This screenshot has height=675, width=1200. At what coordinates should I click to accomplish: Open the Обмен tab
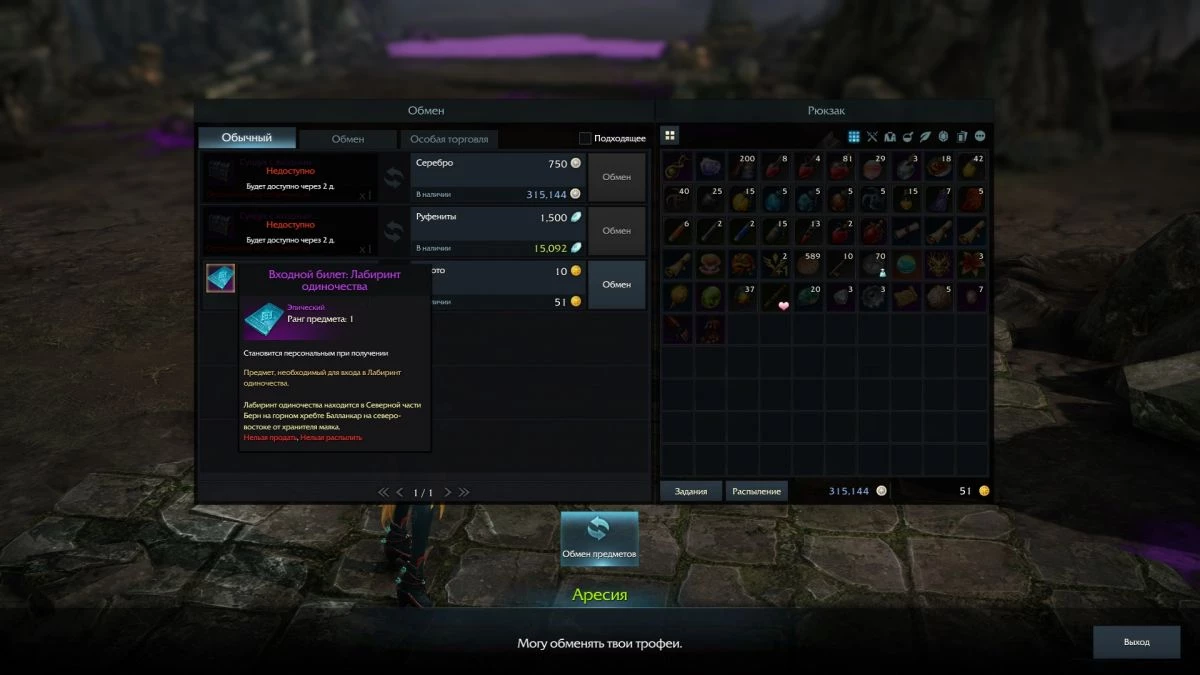pyautogui.click(x=348, y=139)
